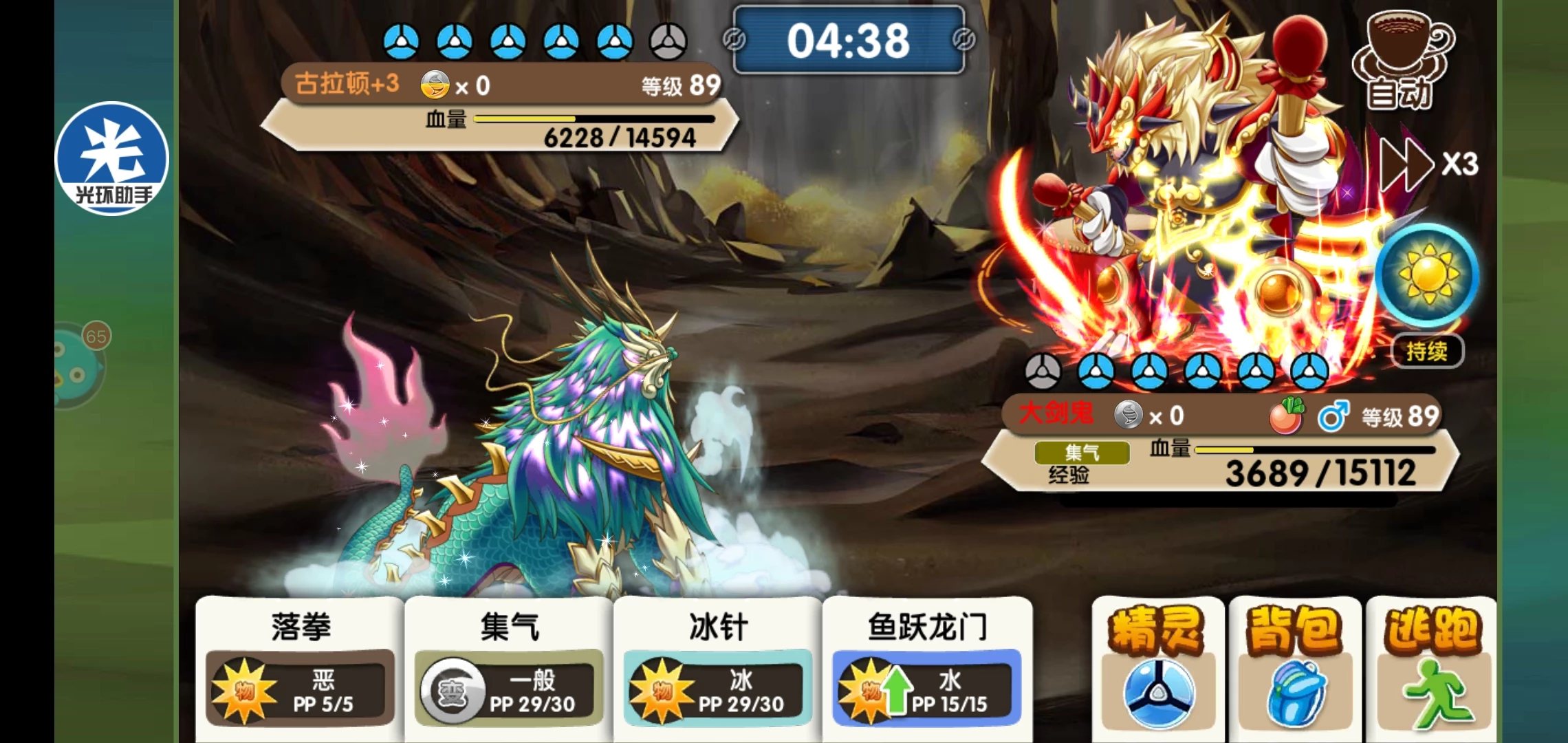Toggle 自动 auto-battle mode
The width and height of the screenshot is (1568, 743).
[1400, 62]
